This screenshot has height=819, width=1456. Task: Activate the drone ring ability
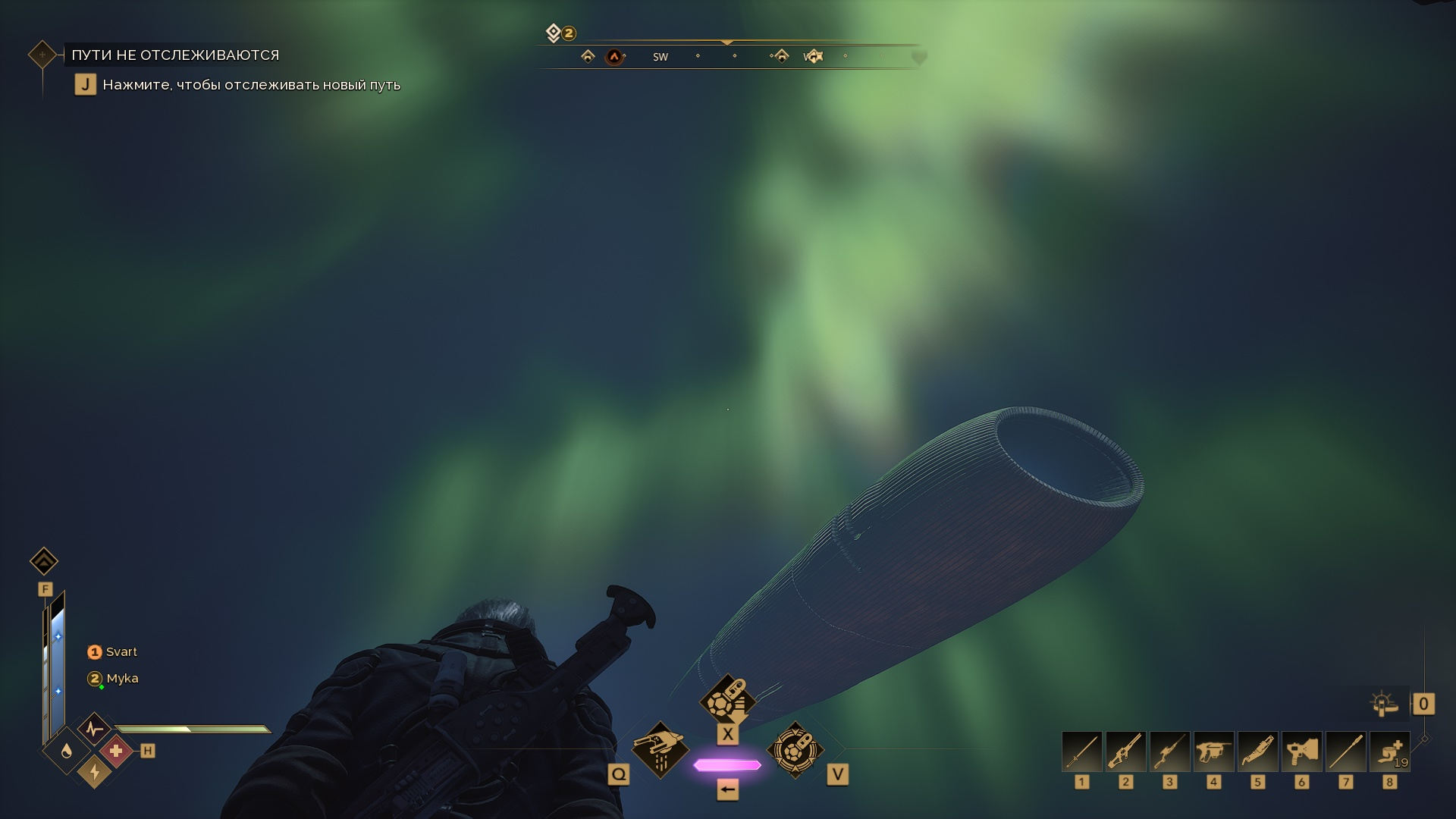795,749
